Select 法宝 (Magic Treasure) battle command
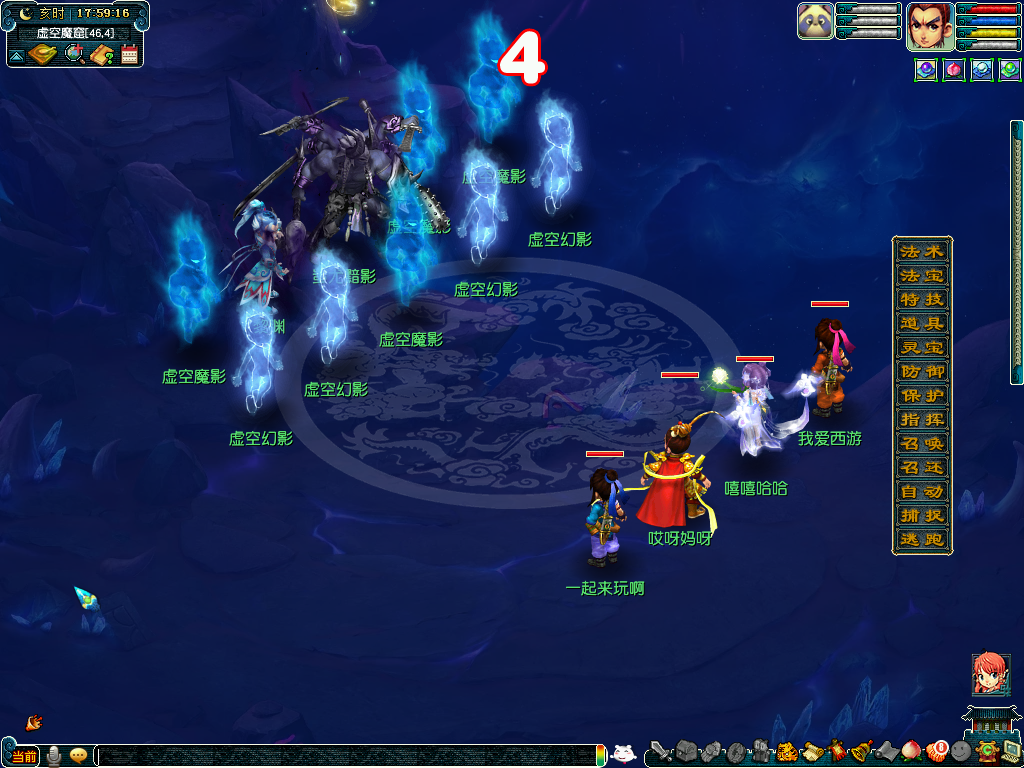This screenshot has width=1024, height=768. pyautogui.click(x=922, y=275)
